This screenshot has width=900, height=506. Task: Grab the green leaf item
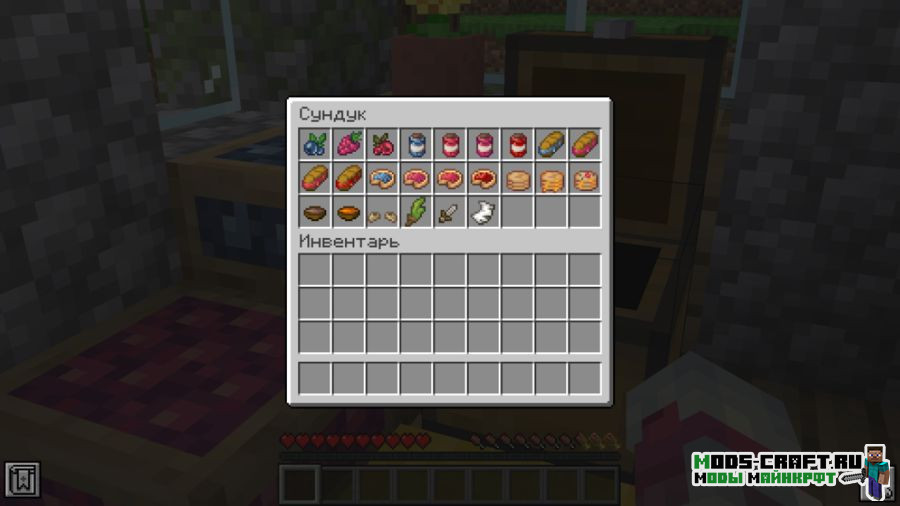coord(417,212)
